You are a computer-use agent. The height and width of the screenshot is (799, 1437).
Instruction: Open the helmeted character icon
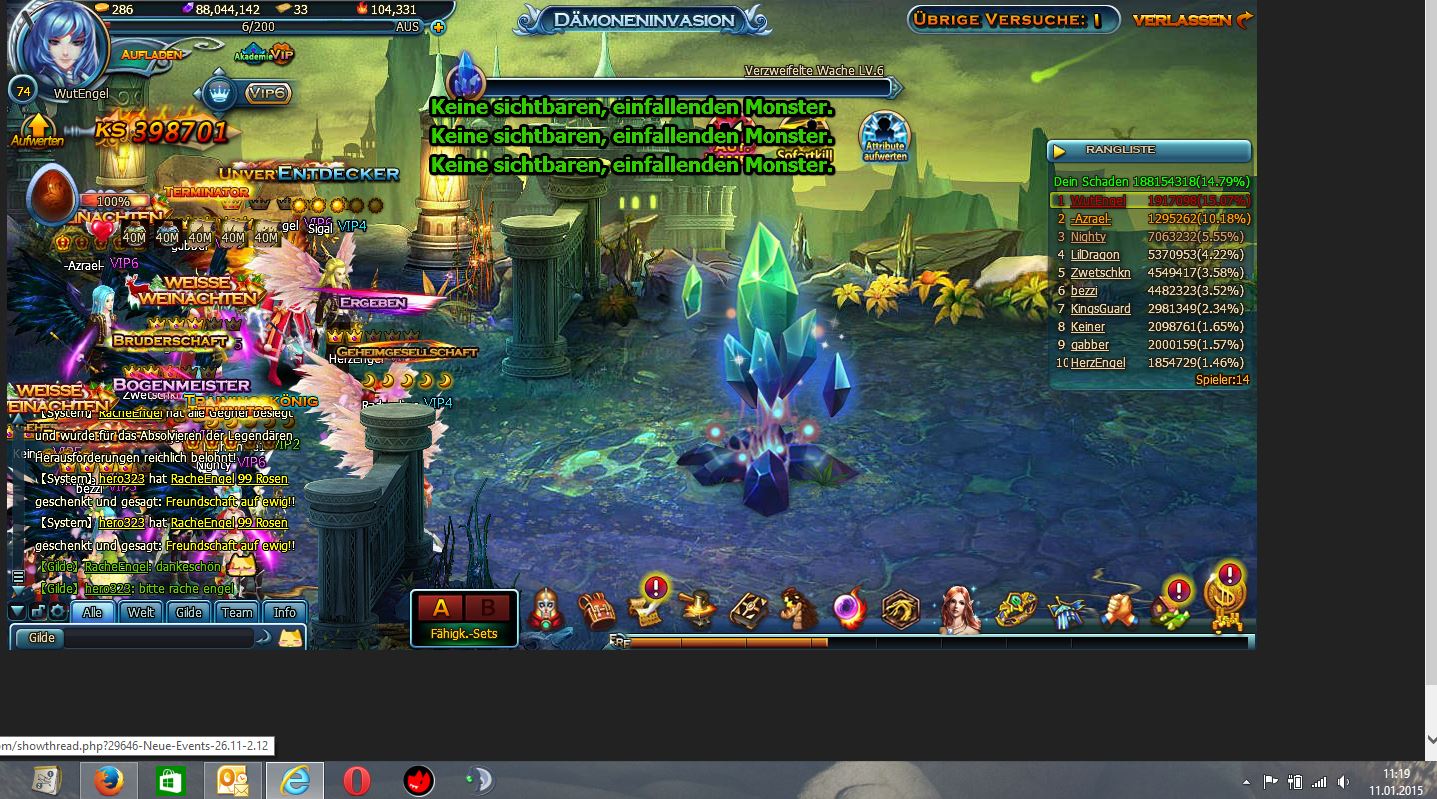[546, 608]
